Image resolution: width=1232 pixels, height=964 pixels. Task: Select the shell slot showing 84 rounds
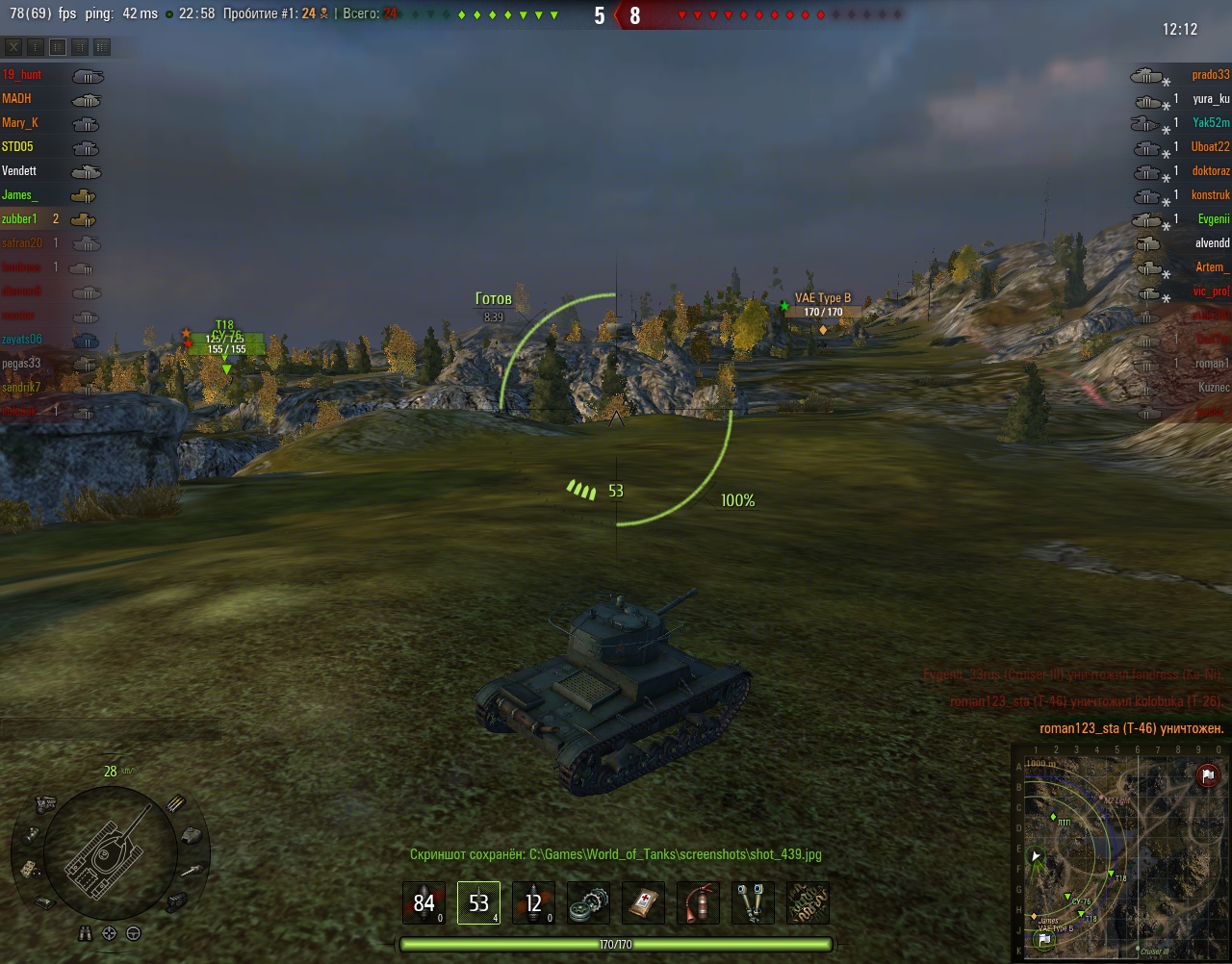[x=423, y=903]
